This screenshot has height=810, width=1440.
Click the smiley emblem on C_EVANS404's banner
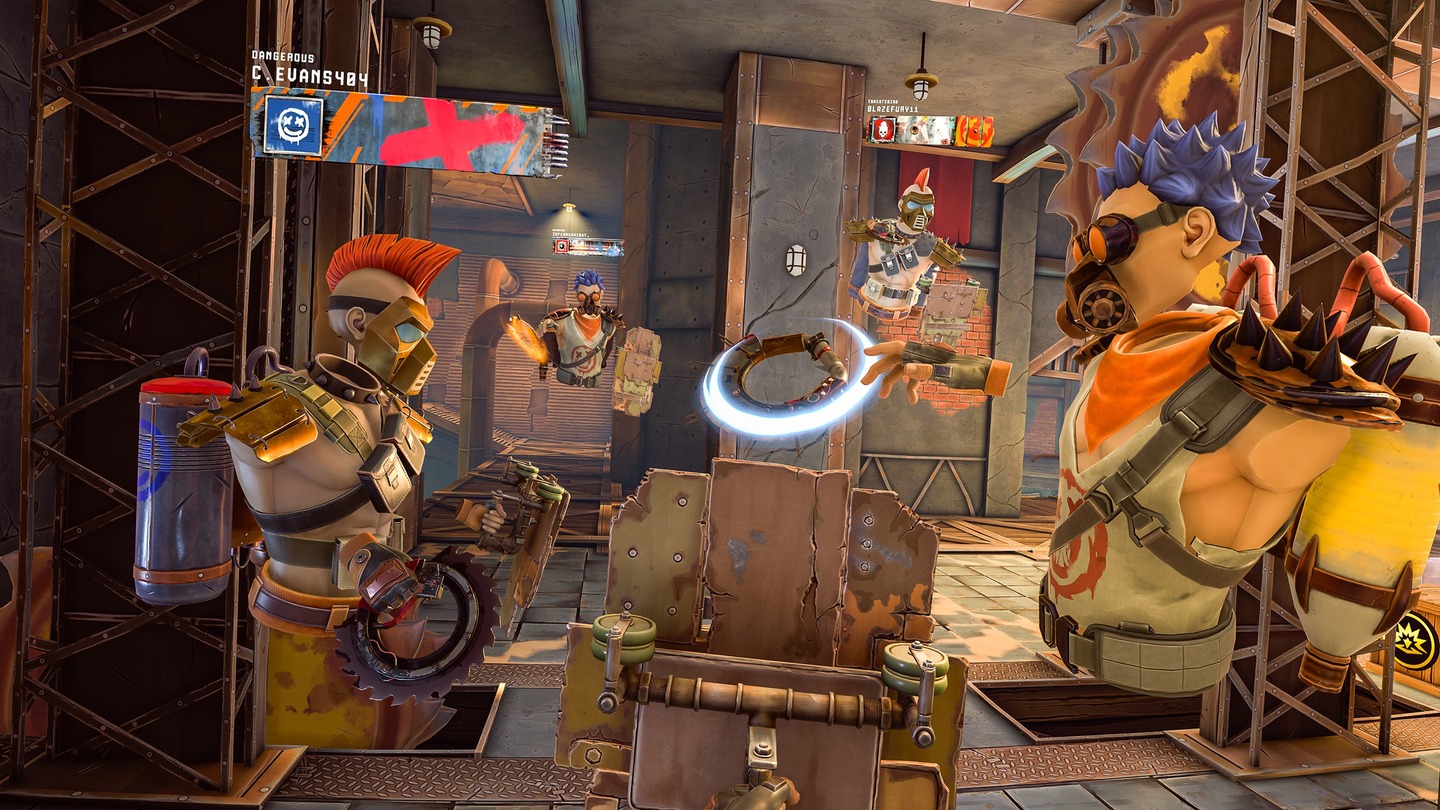(293, 125)
